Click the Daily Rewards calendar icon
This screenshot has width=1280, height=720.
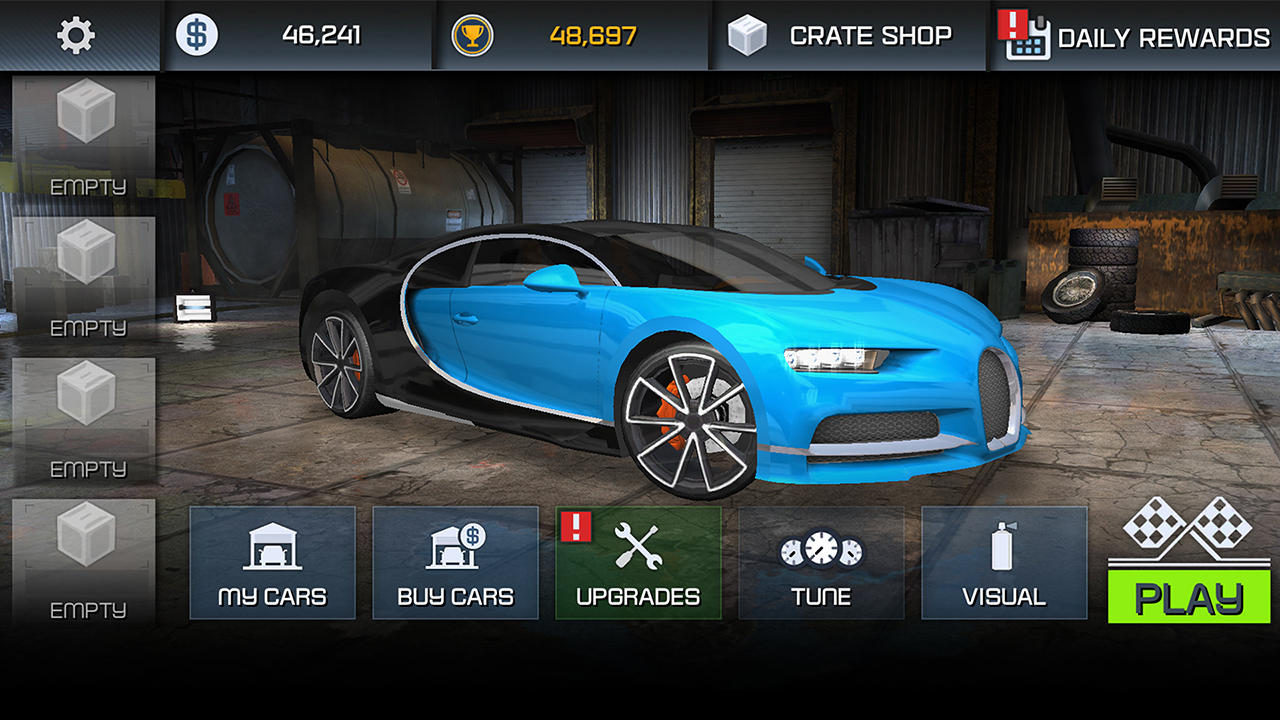1030,36
